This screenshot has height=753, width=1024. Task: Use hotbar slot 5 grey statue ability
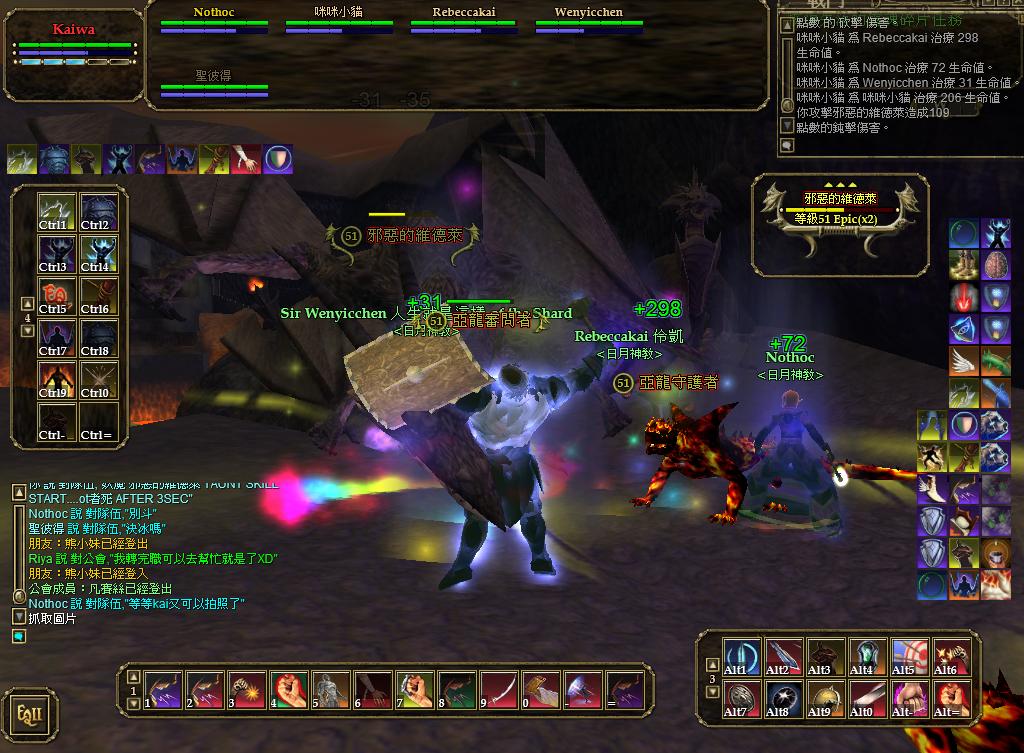331,690
